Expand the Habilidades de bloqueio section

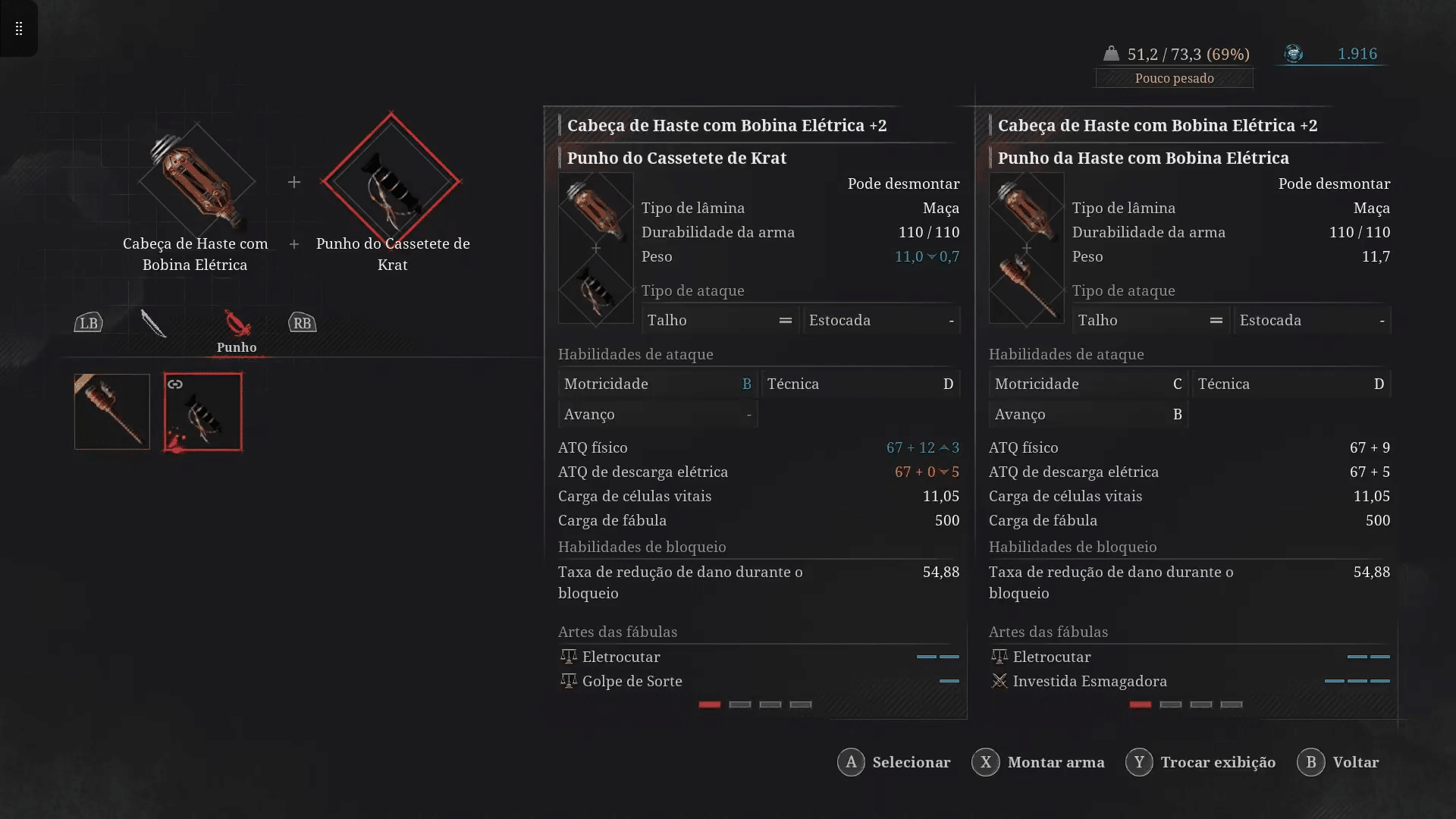click(642, 547)
